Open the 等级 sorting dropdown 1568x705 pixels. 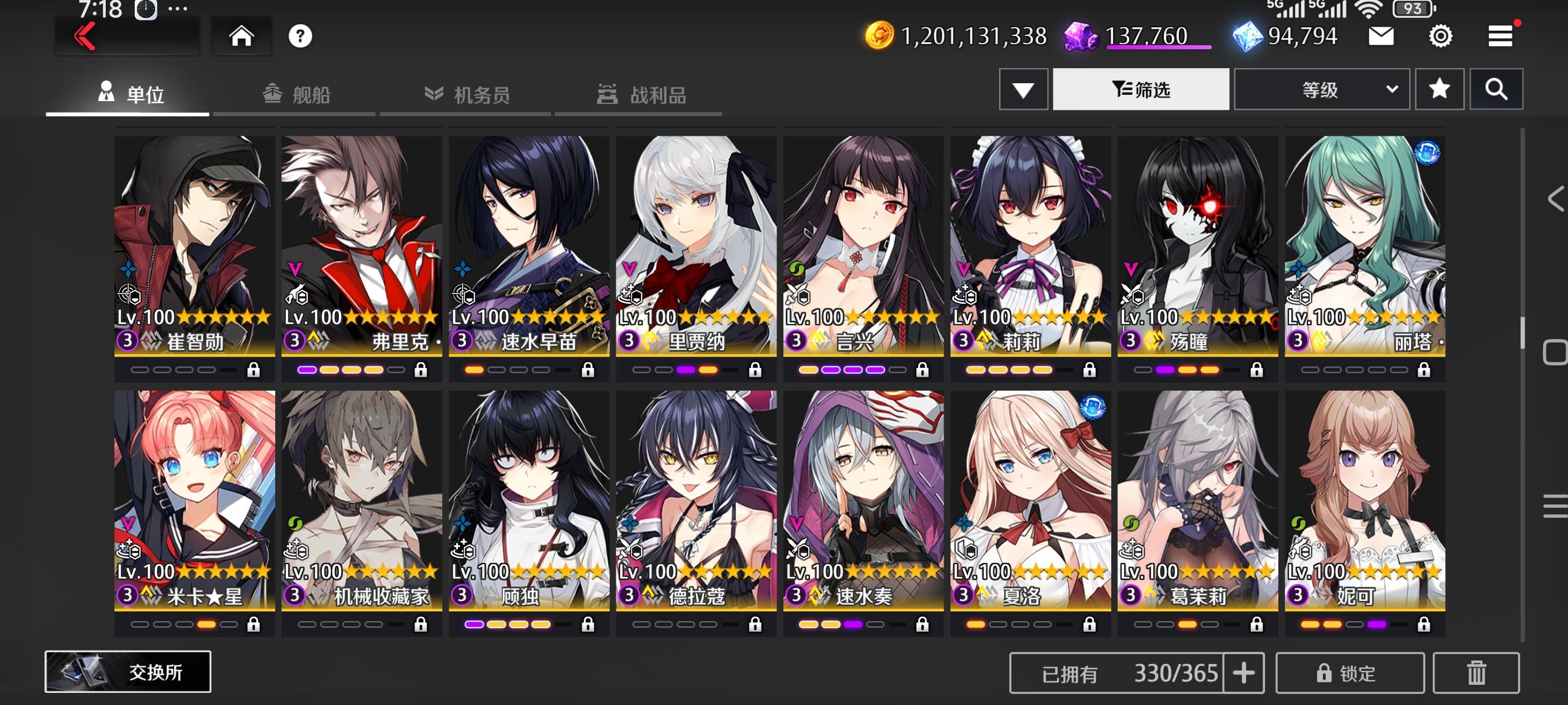pos(1322,89)
